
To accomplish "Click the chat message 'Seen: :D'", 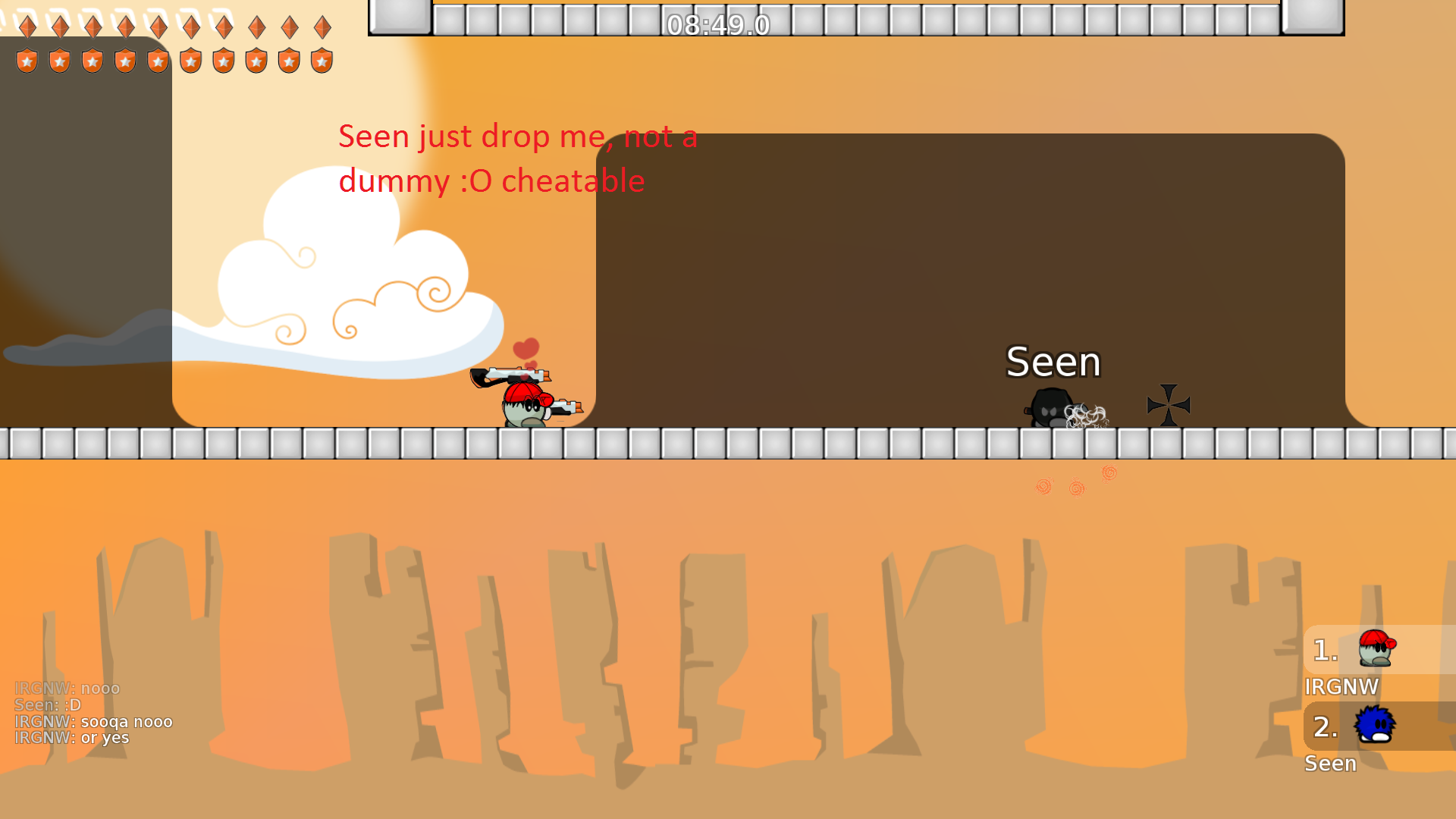I will (45, 704).
